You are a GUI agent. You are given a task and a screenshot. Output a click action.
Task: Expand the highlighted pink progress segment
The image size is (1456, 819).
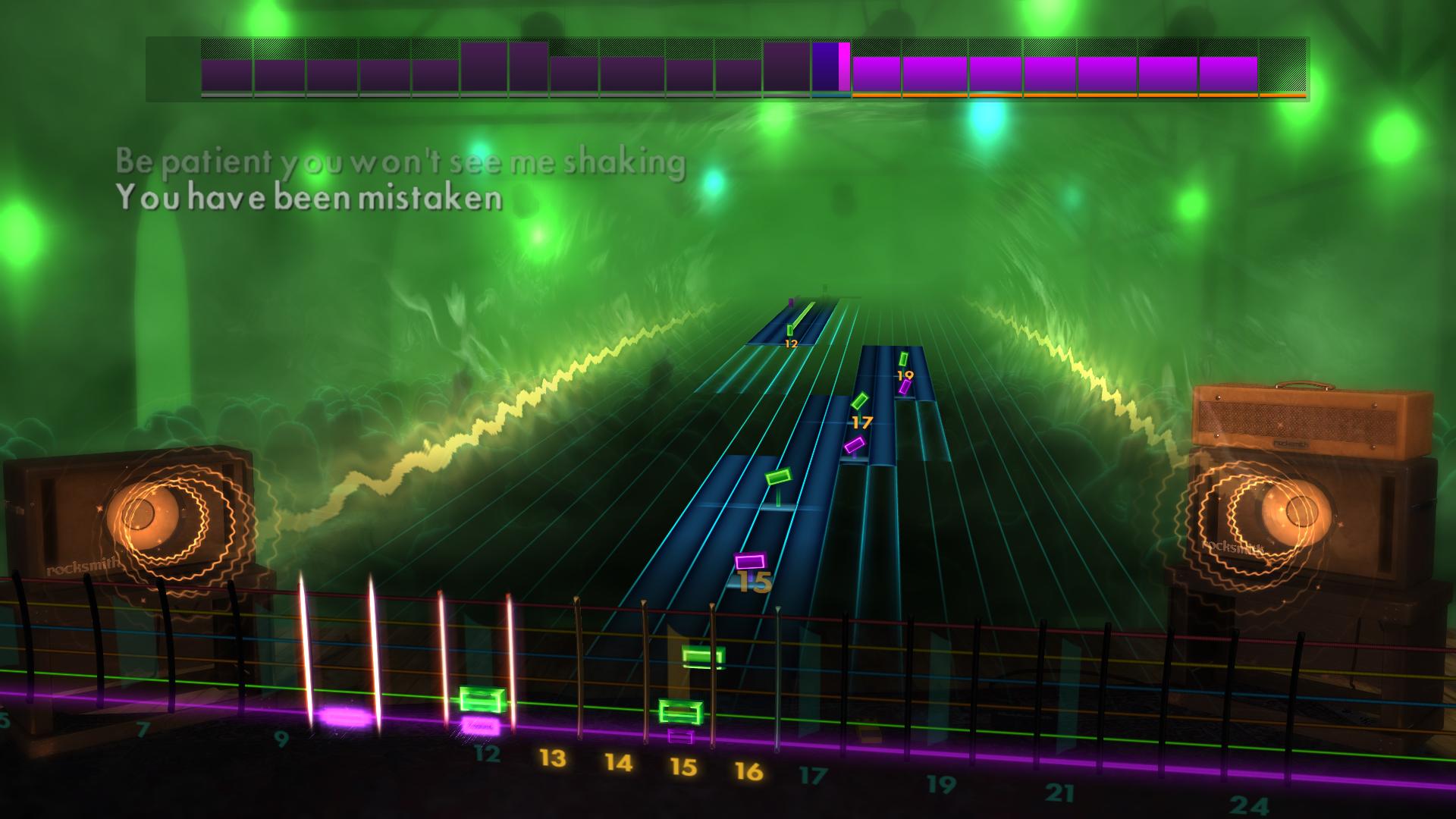[843, 68]
